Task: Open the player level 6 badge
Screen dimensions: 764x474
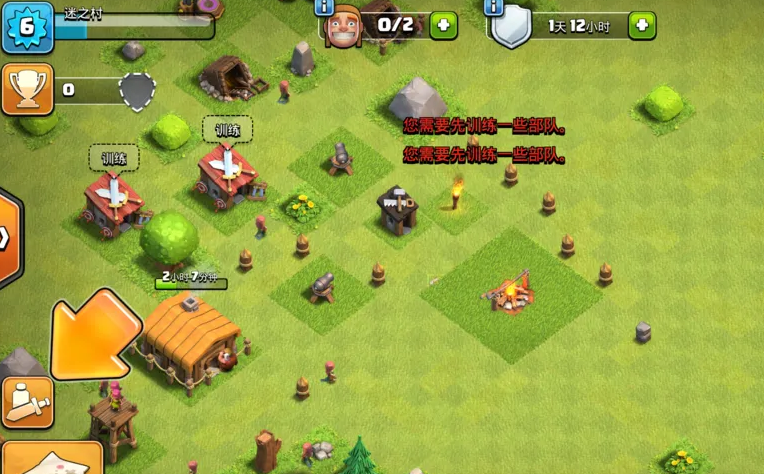Action: coord(27,26)
